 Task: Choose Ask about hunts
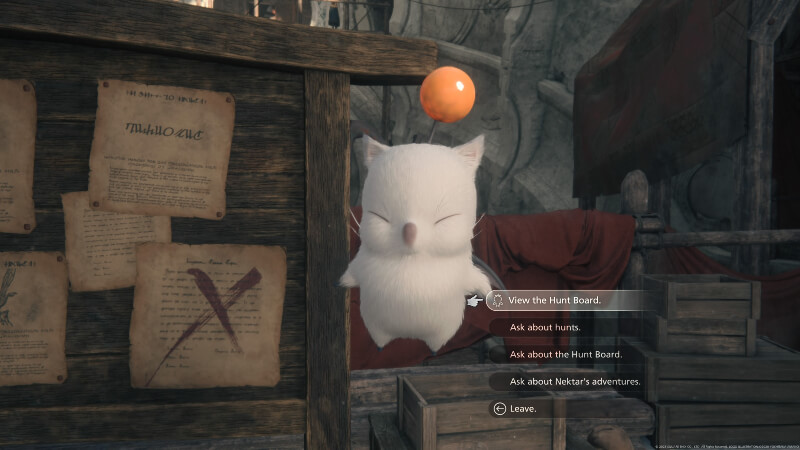(546, 327)
